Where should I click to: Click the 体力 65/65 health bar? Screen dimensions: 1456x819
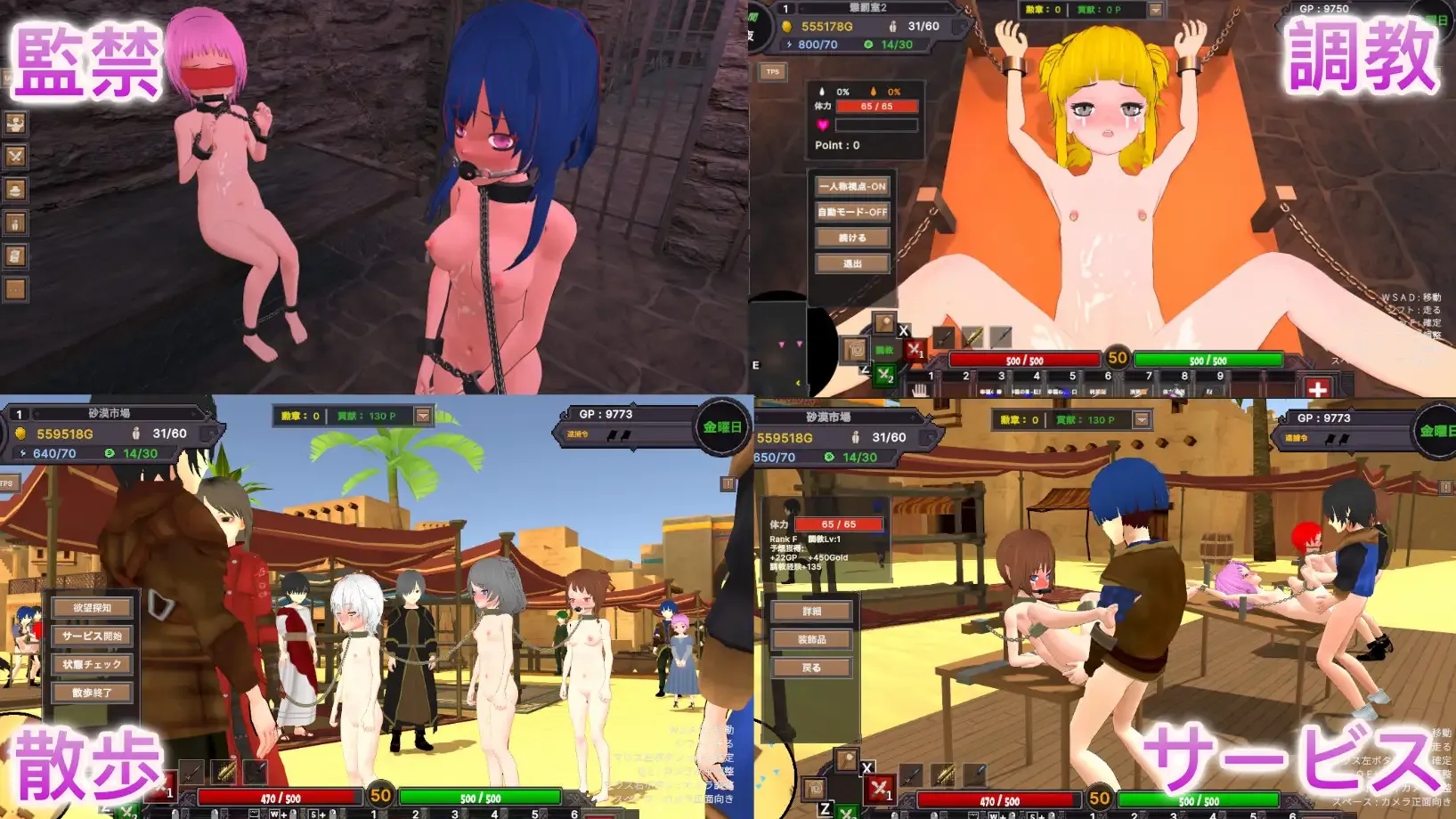tap(876, 107)
